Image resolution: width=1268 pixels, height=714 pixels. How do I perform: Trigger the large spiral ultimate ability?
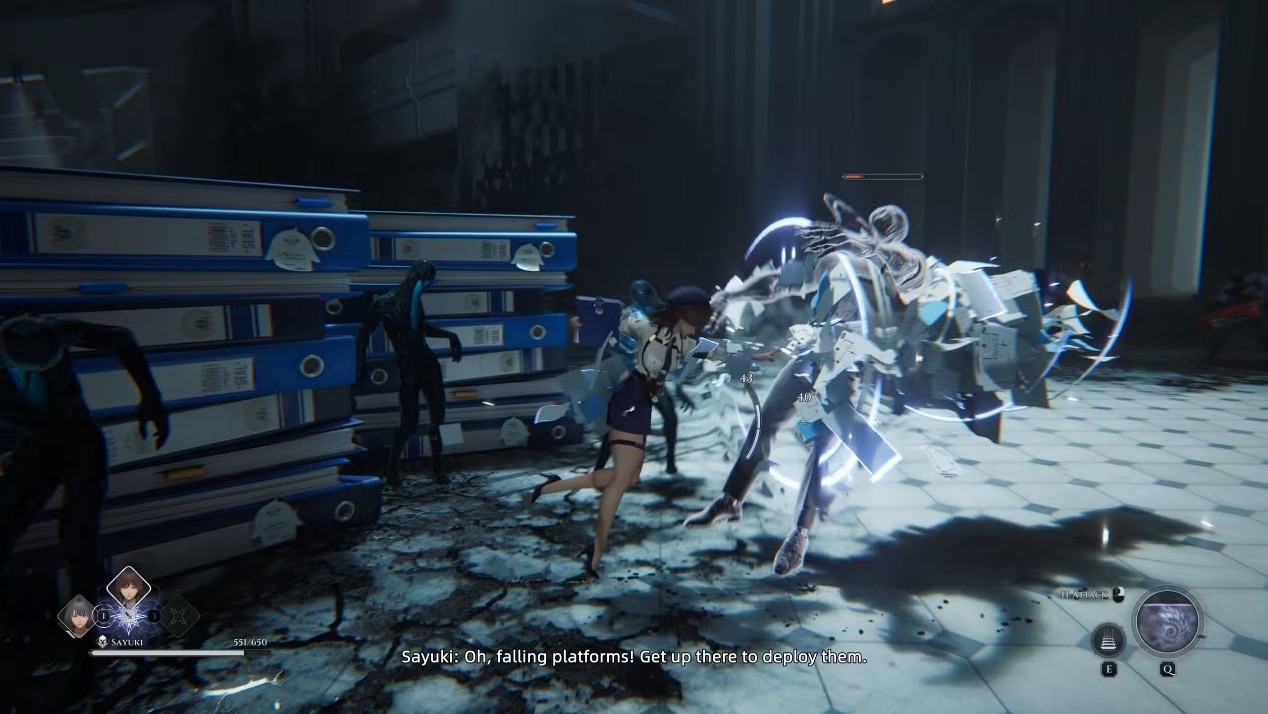(x=1167, y=621)
